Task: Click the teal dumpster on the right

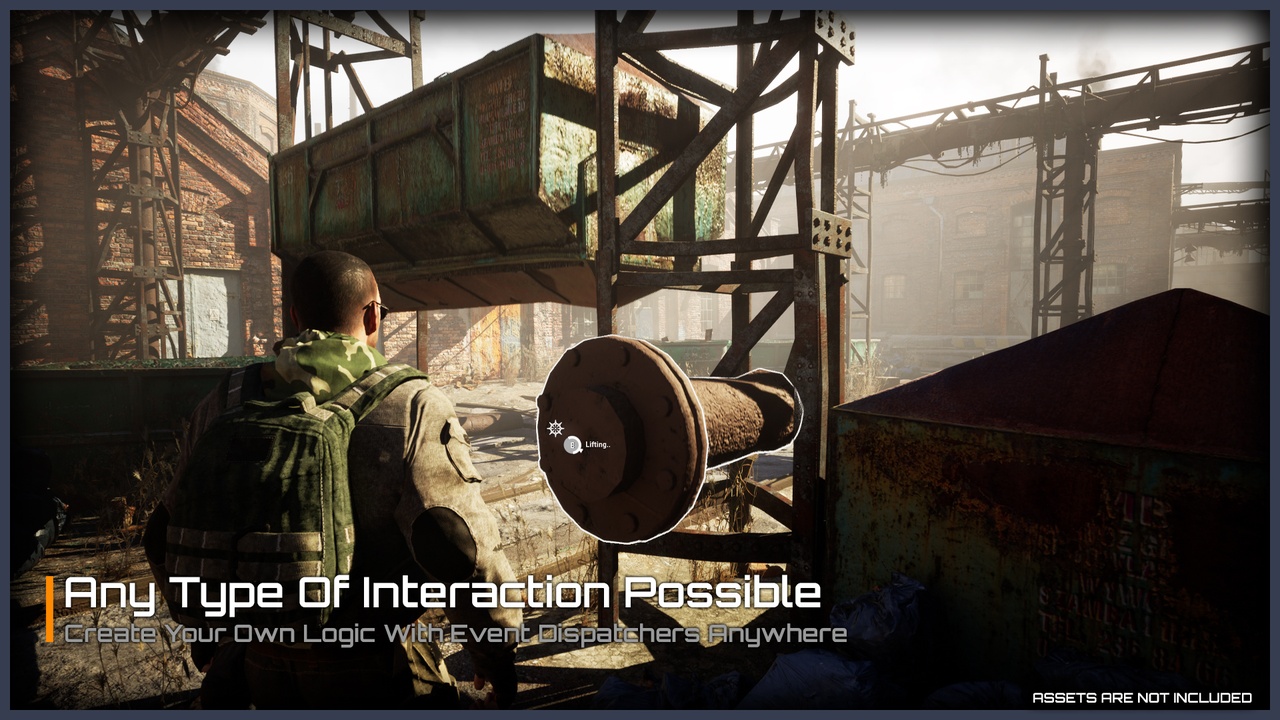Action: coord(1050,480)
